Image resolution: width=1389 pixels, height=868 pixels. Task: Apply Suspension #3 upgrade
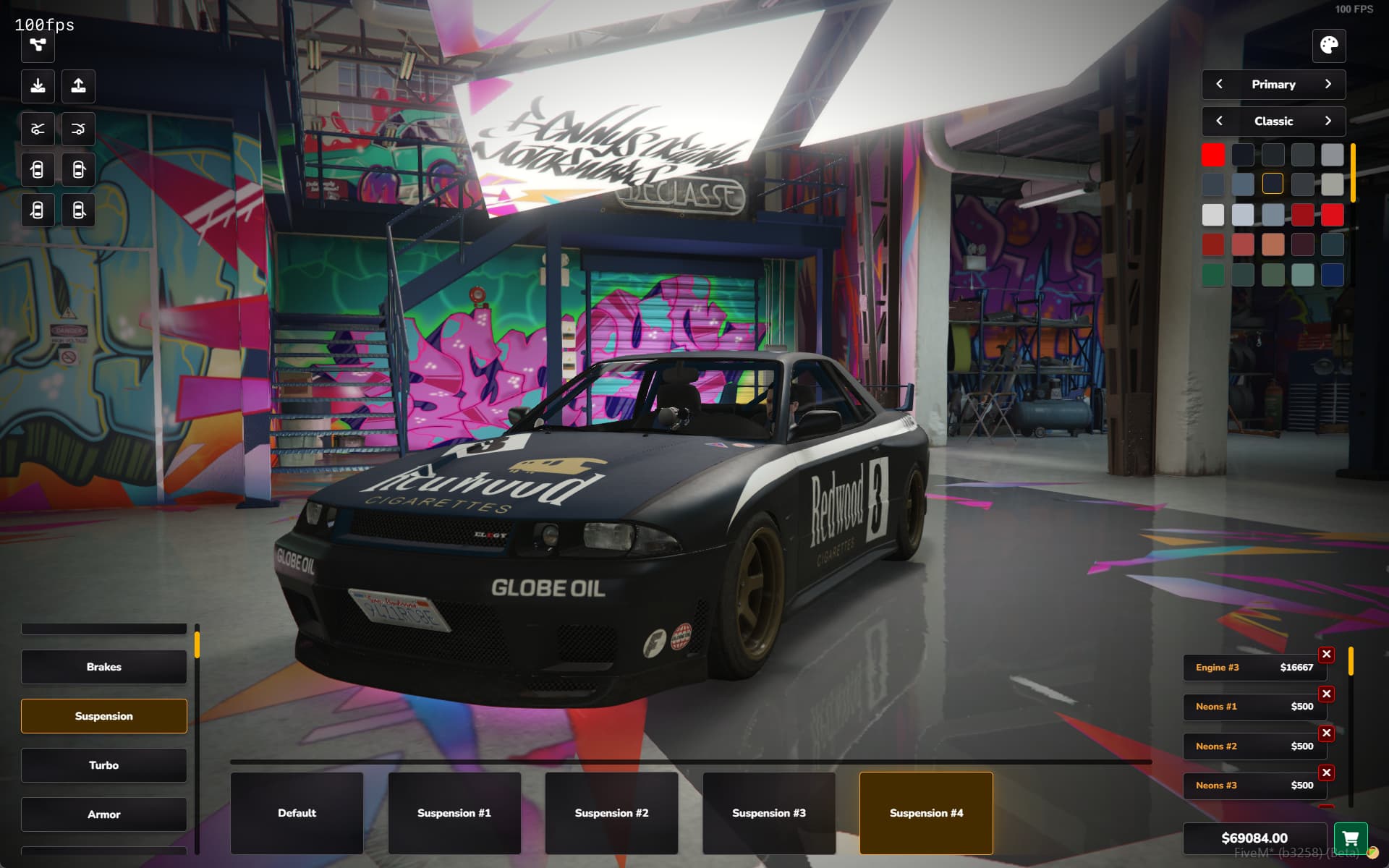coord(768,813)
